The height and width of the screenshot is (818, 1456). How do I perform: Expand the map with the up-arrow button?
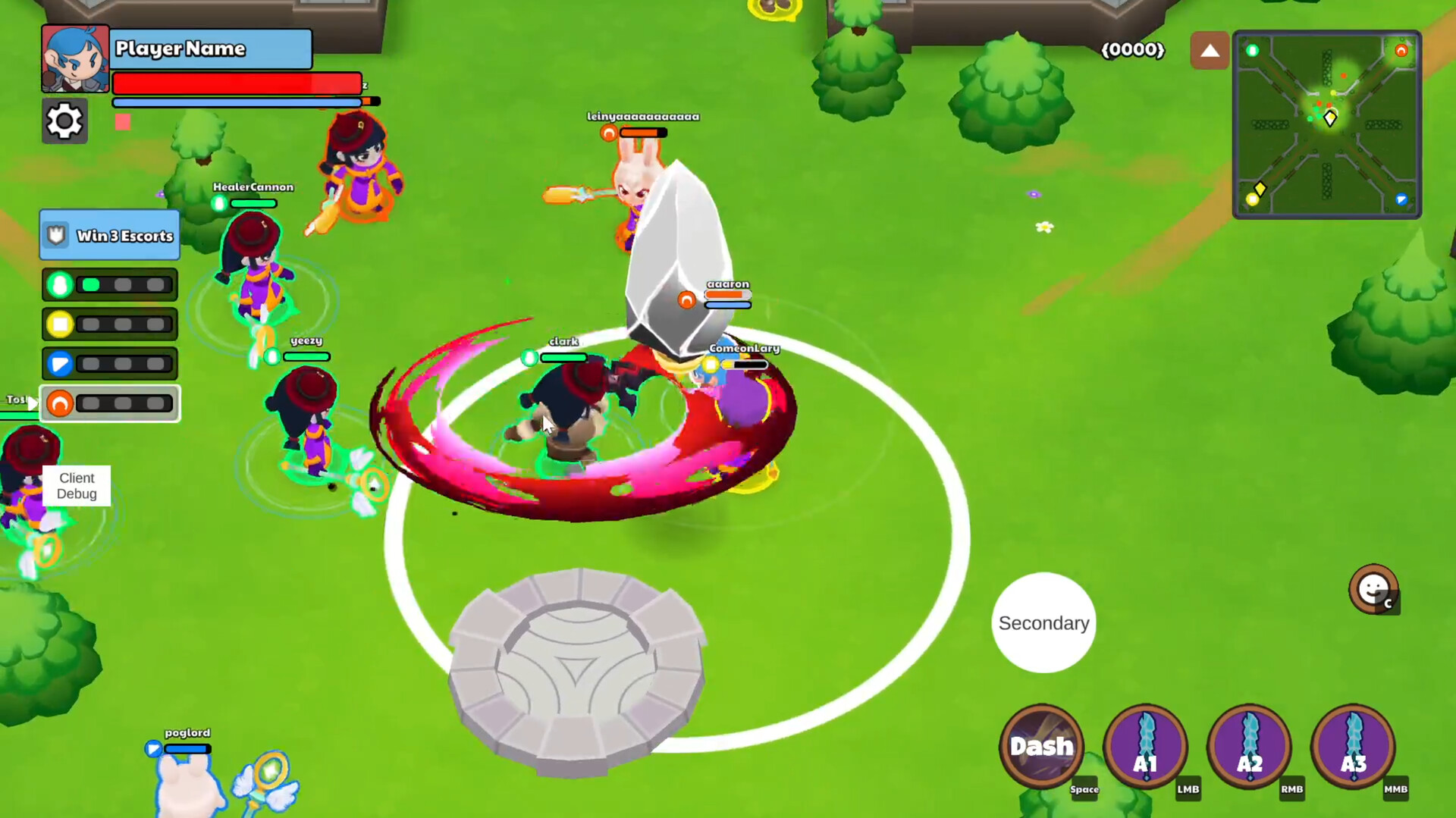(x=1210, y=50)
